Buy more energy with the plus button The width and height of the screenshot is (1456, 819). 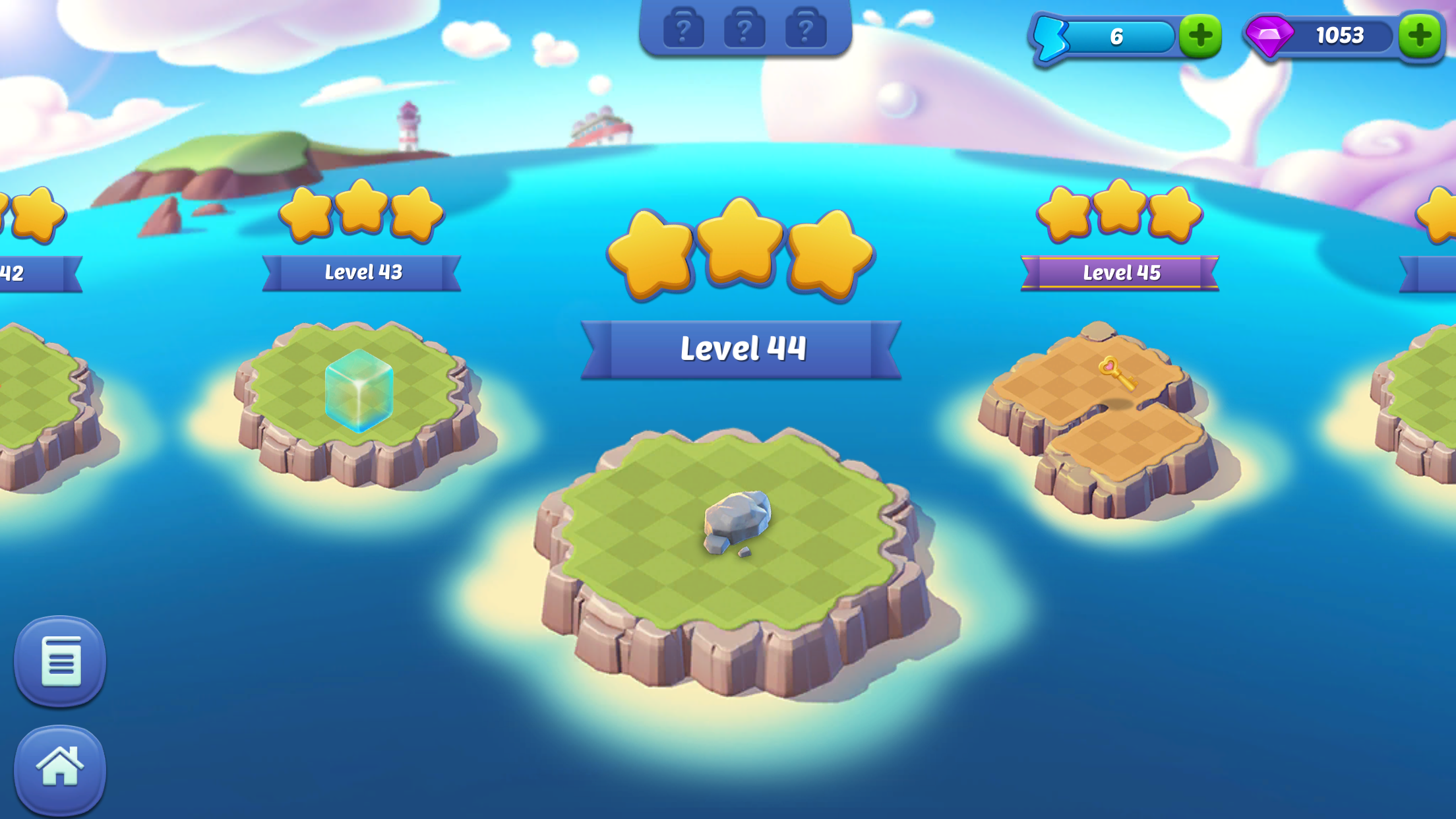click(1200, 36)
